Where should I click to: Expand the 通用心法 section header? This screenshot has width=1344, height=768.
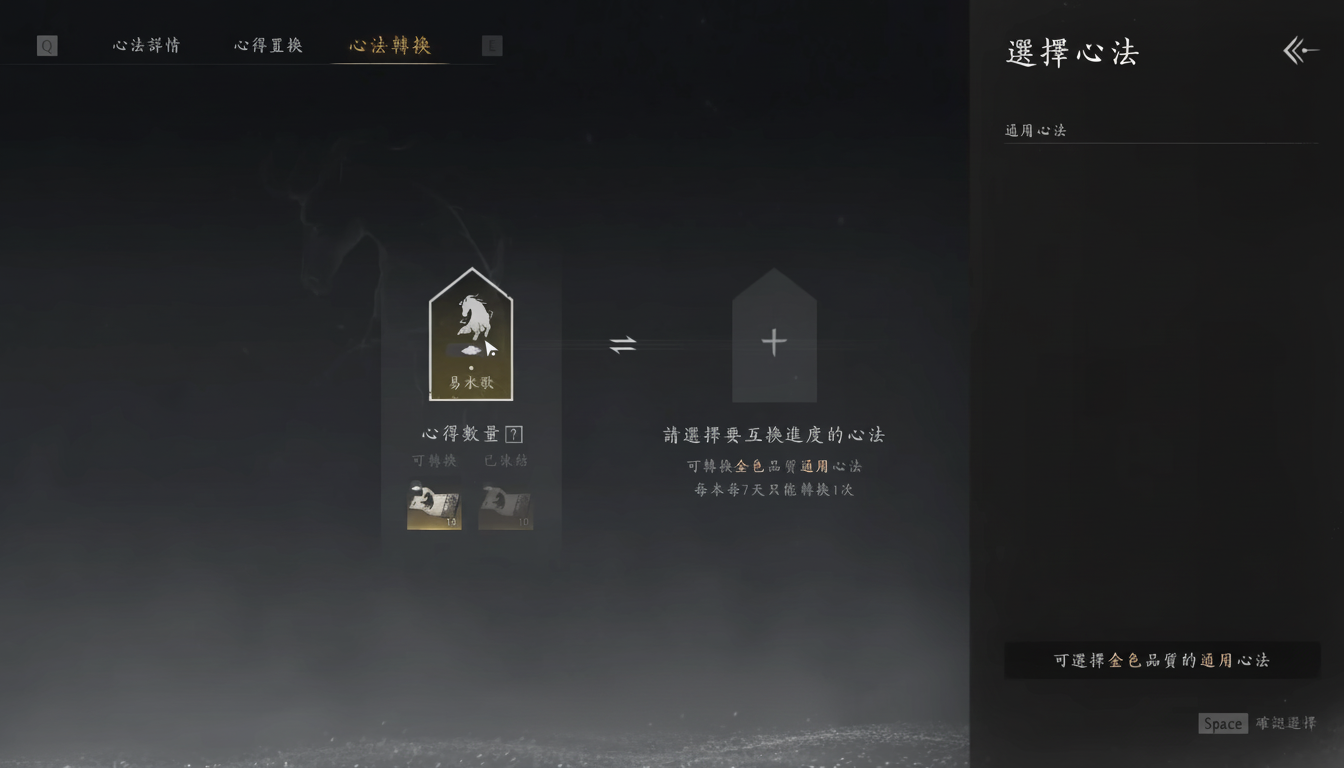pyautogui.click(x=1035, y=130)
